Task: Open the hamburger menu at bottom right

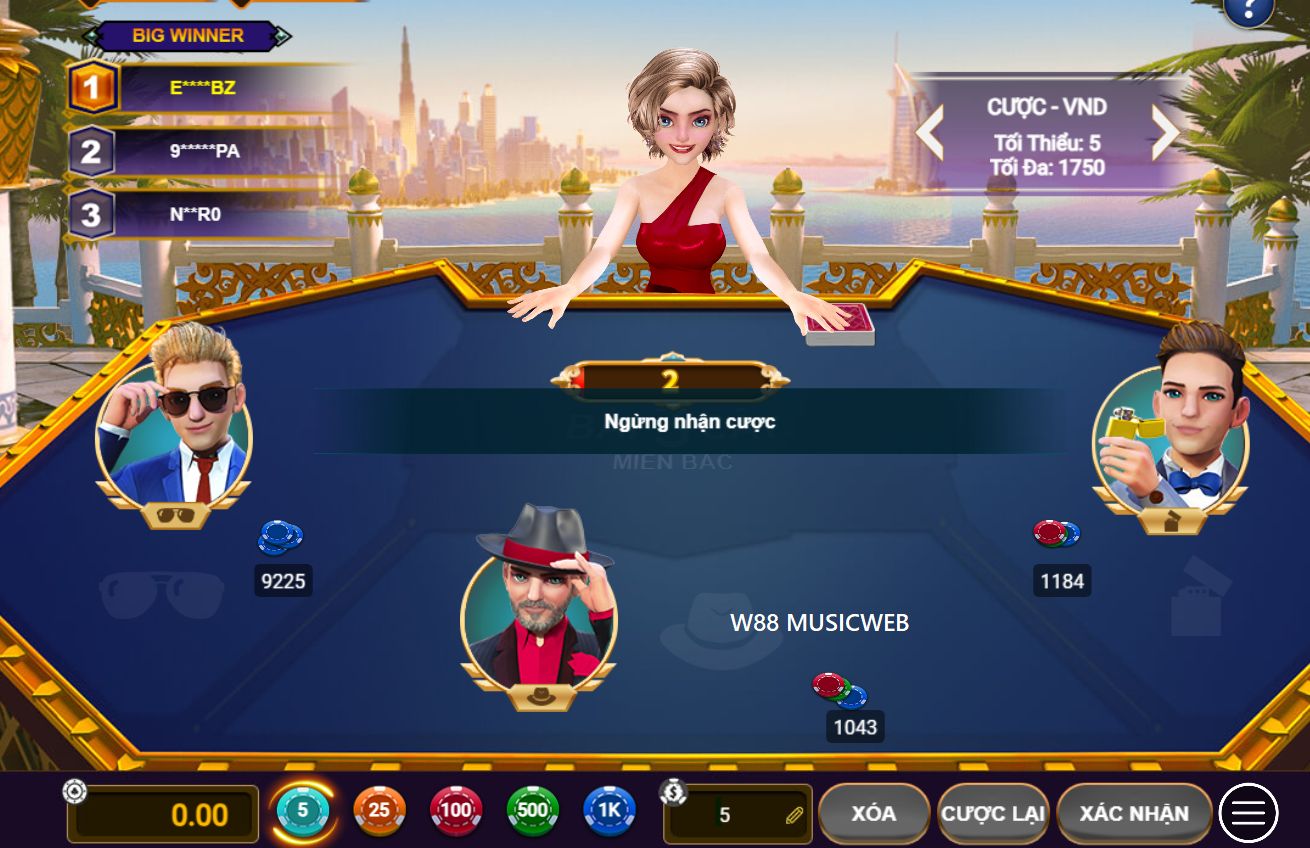Action: point(1246,813)
